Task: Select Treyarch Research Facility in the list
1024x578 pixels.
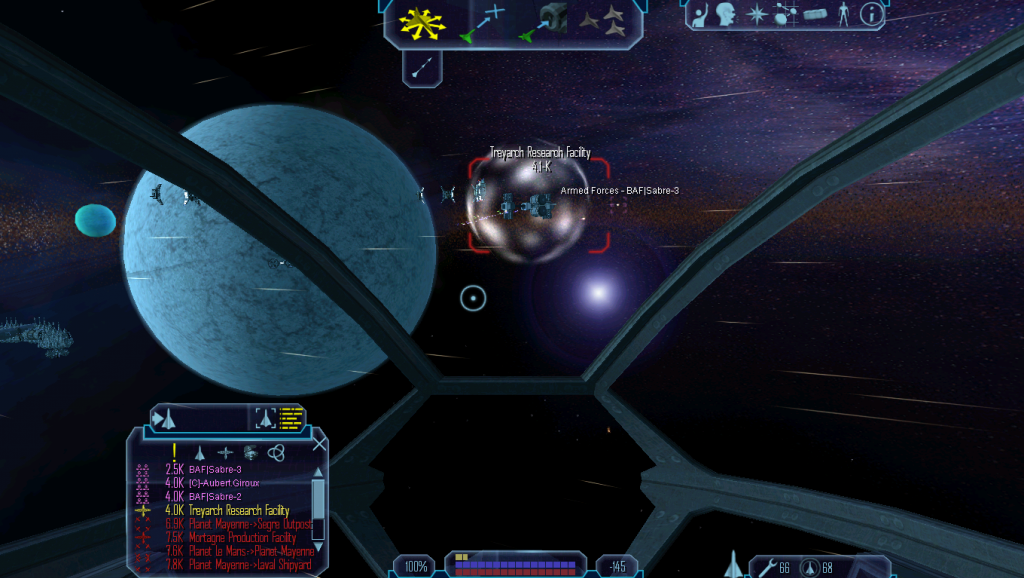Action: pyautogui.click(x=239, y=511)
